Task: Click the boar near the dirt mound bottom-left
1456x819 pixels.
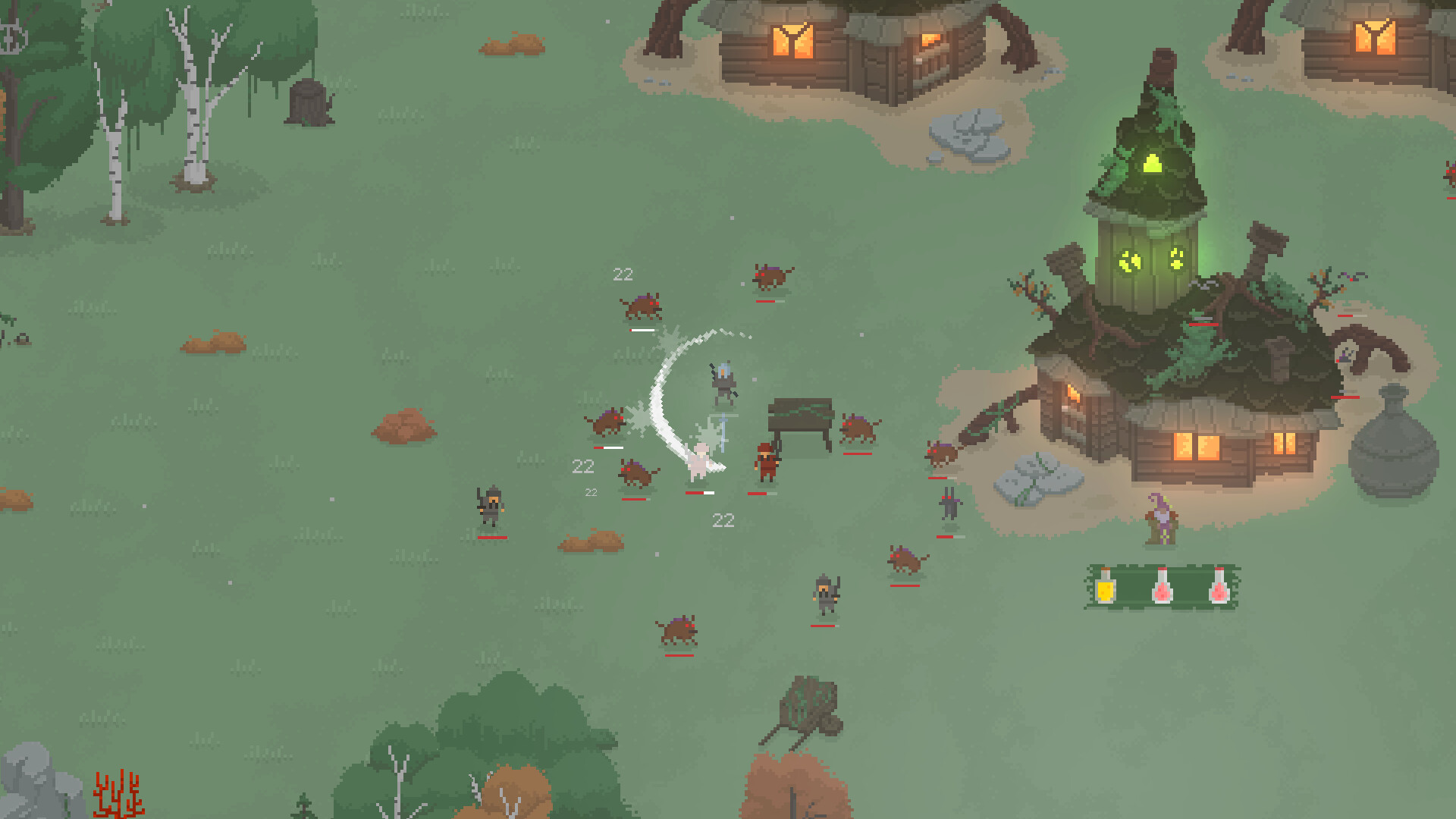Action: pos(679,629)
